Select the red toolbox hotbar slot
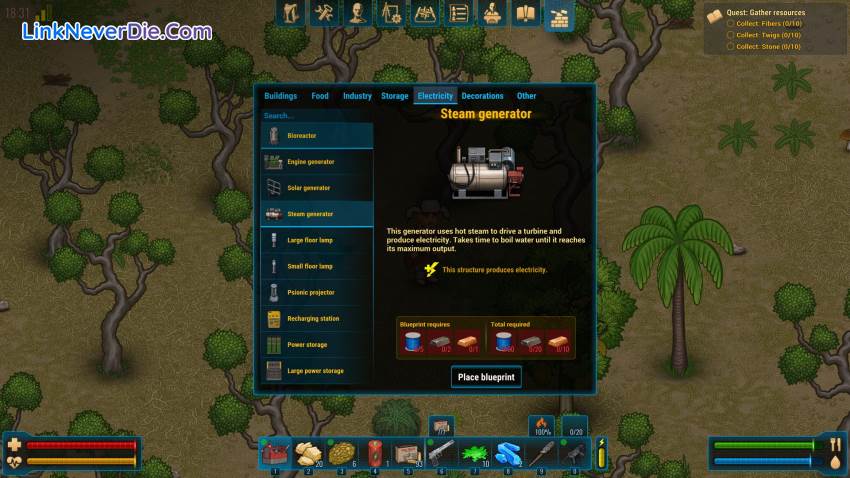Image resolution: width=850 pixels, height=478 pixels. (276, 453)
